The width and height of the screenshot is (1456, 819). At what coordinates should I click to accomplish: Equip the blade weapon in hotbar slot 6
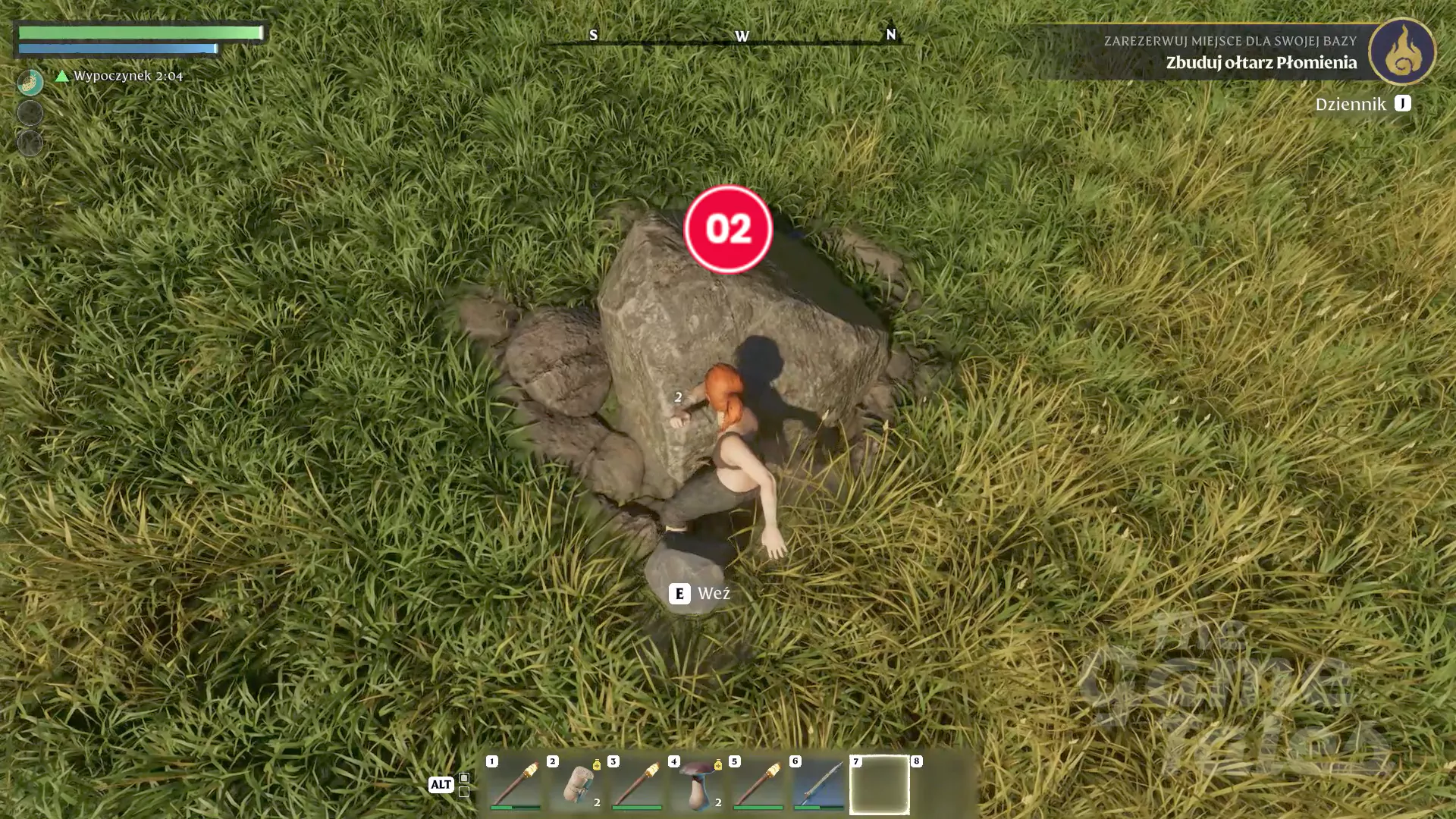(x=819, y=783)
